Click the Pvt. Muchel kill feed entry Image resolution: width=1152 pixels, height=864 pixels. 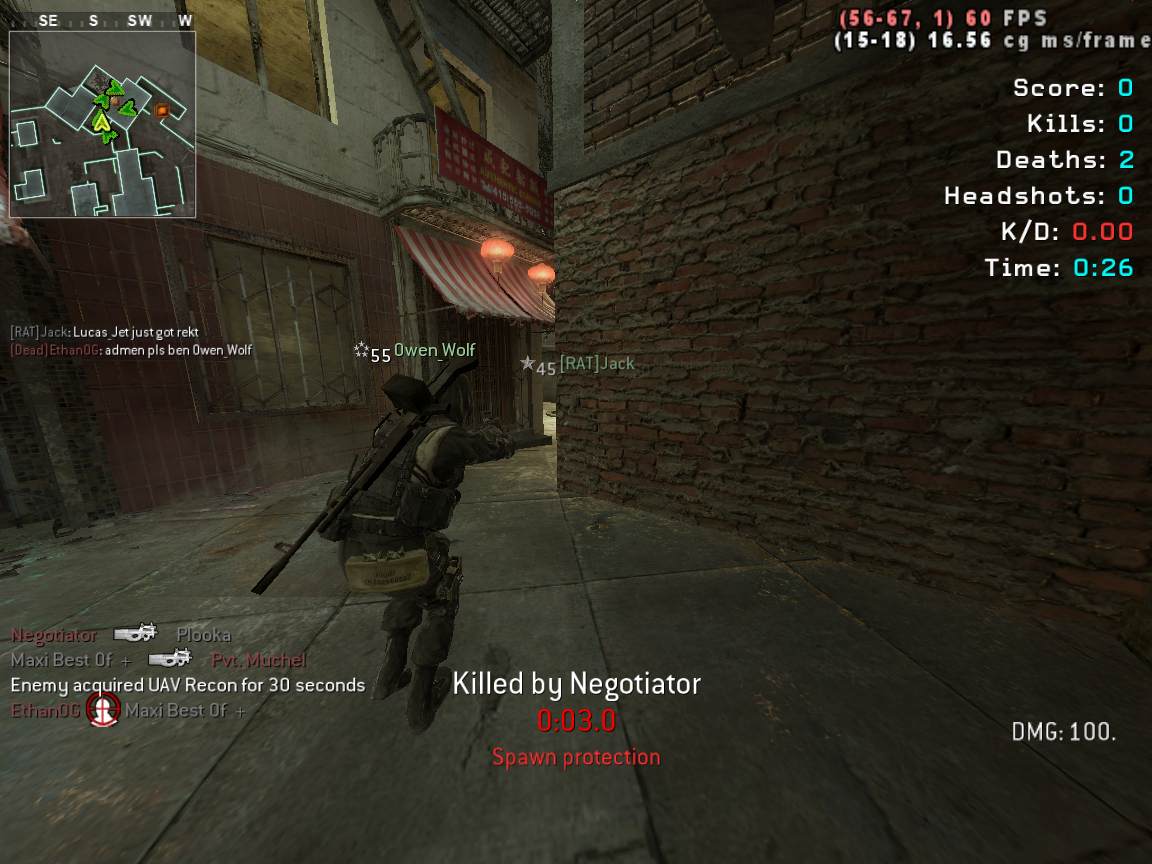tap(159, 660)
